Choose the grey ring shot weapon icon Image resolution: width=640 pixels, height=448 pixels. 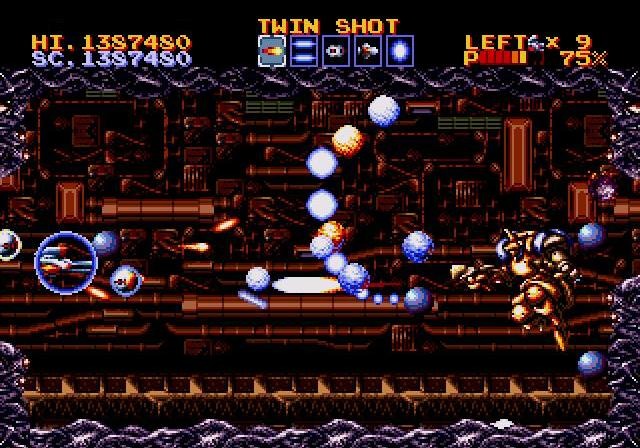tap(336, 51)
